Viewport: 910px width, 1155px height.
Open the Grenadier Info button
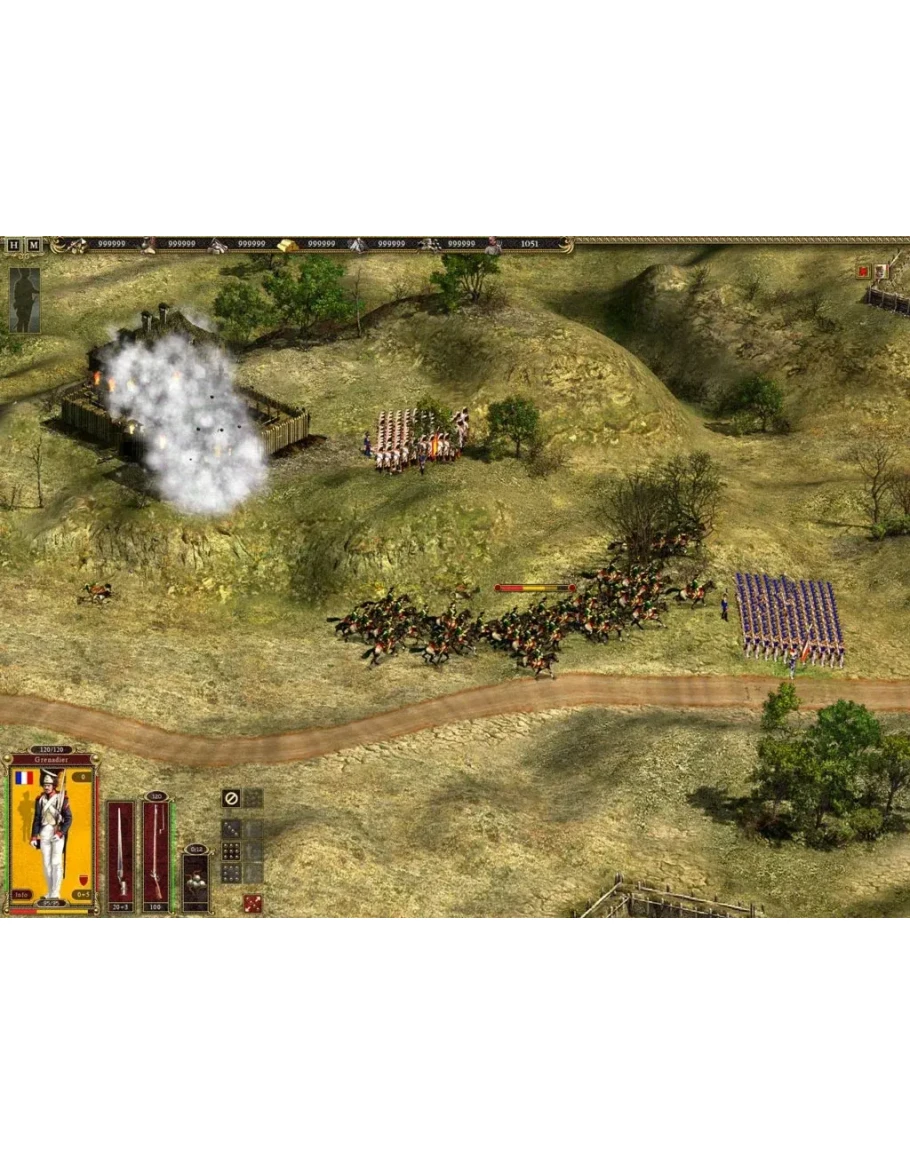tap(21, 895)
